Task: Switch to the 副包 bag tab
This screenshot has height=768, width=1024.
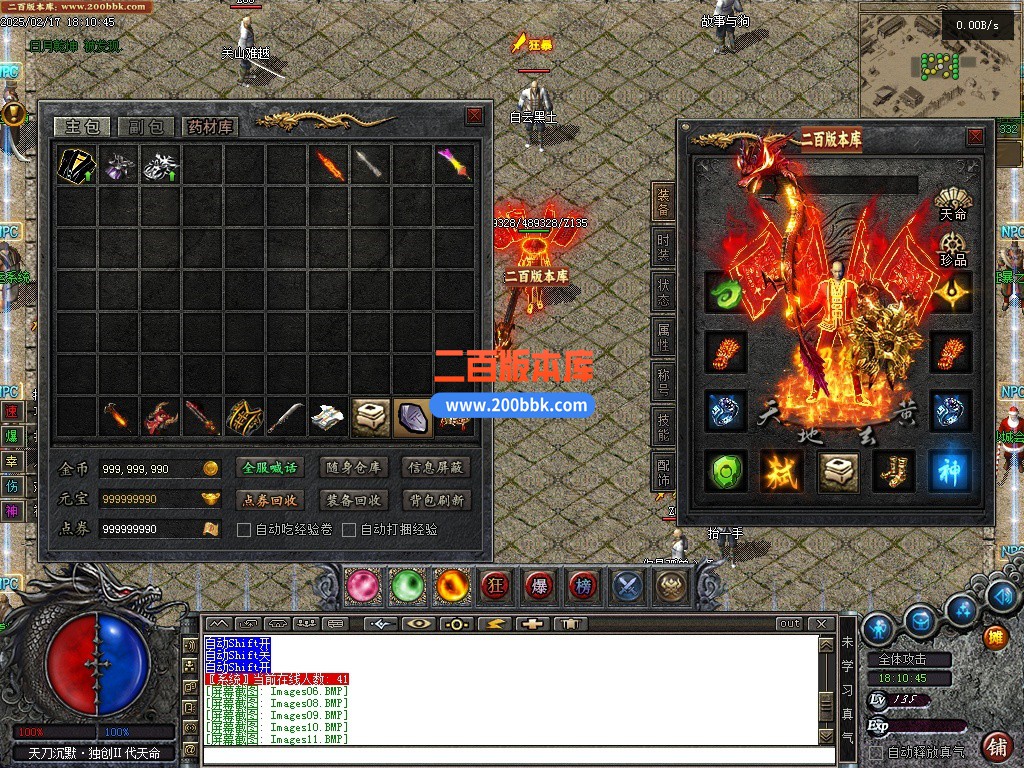Action: tap(146, 127)
